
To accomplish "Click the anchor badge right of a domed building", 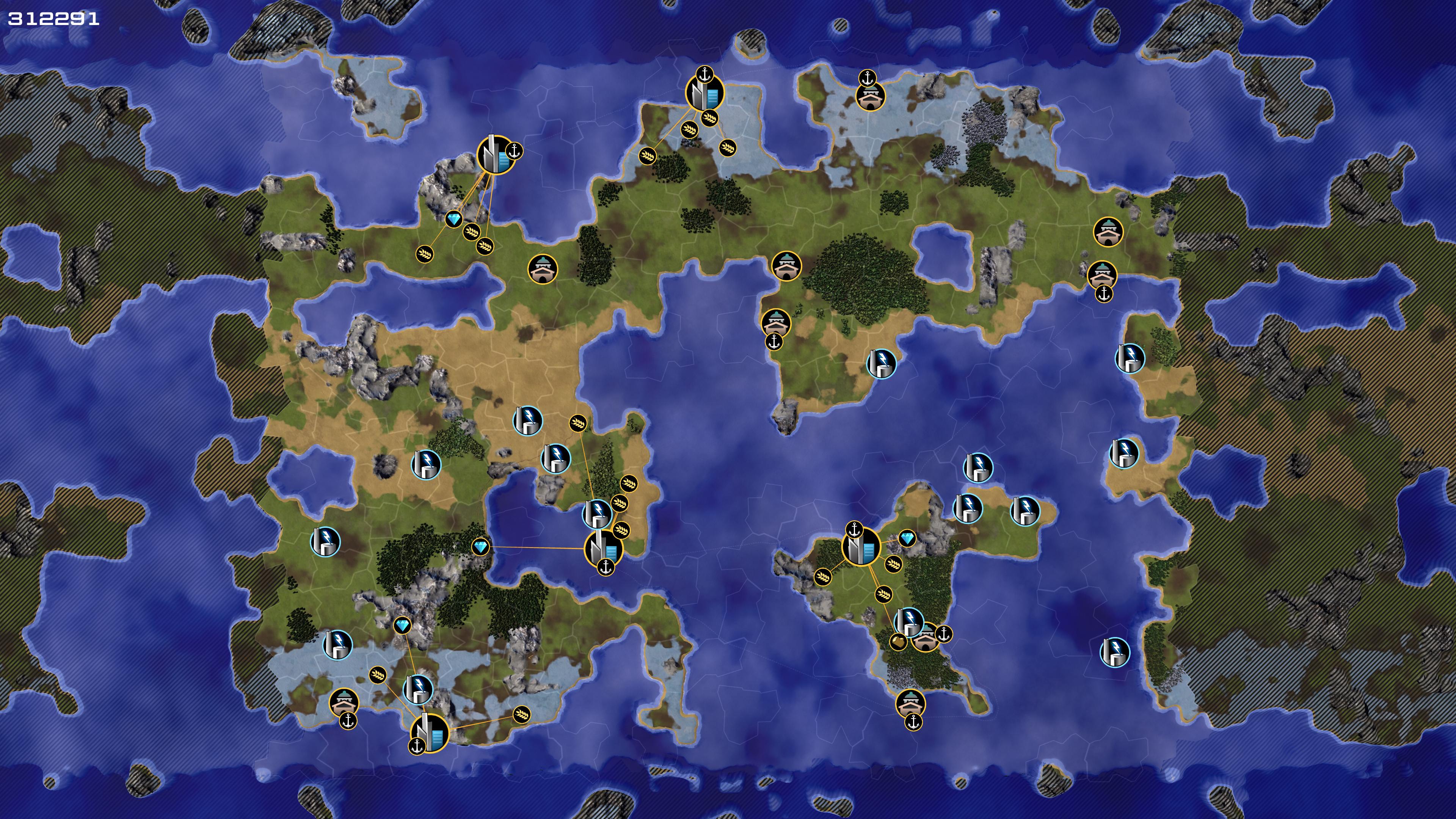I will coord(943,634).
